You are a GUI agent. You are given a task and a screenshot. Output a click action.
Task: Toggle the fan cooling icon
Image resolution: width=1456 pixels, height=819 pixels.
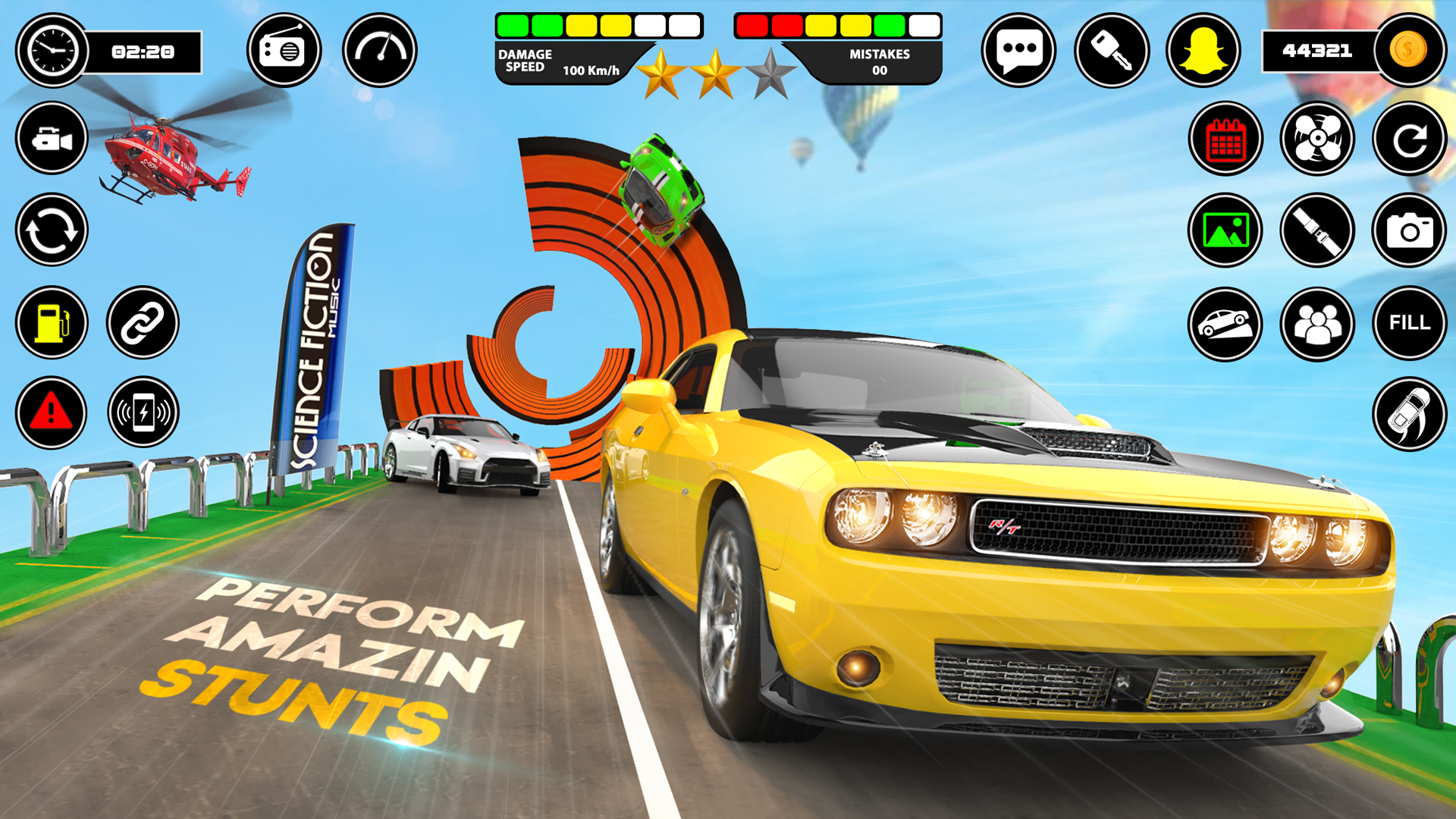tap(1317, 138)
